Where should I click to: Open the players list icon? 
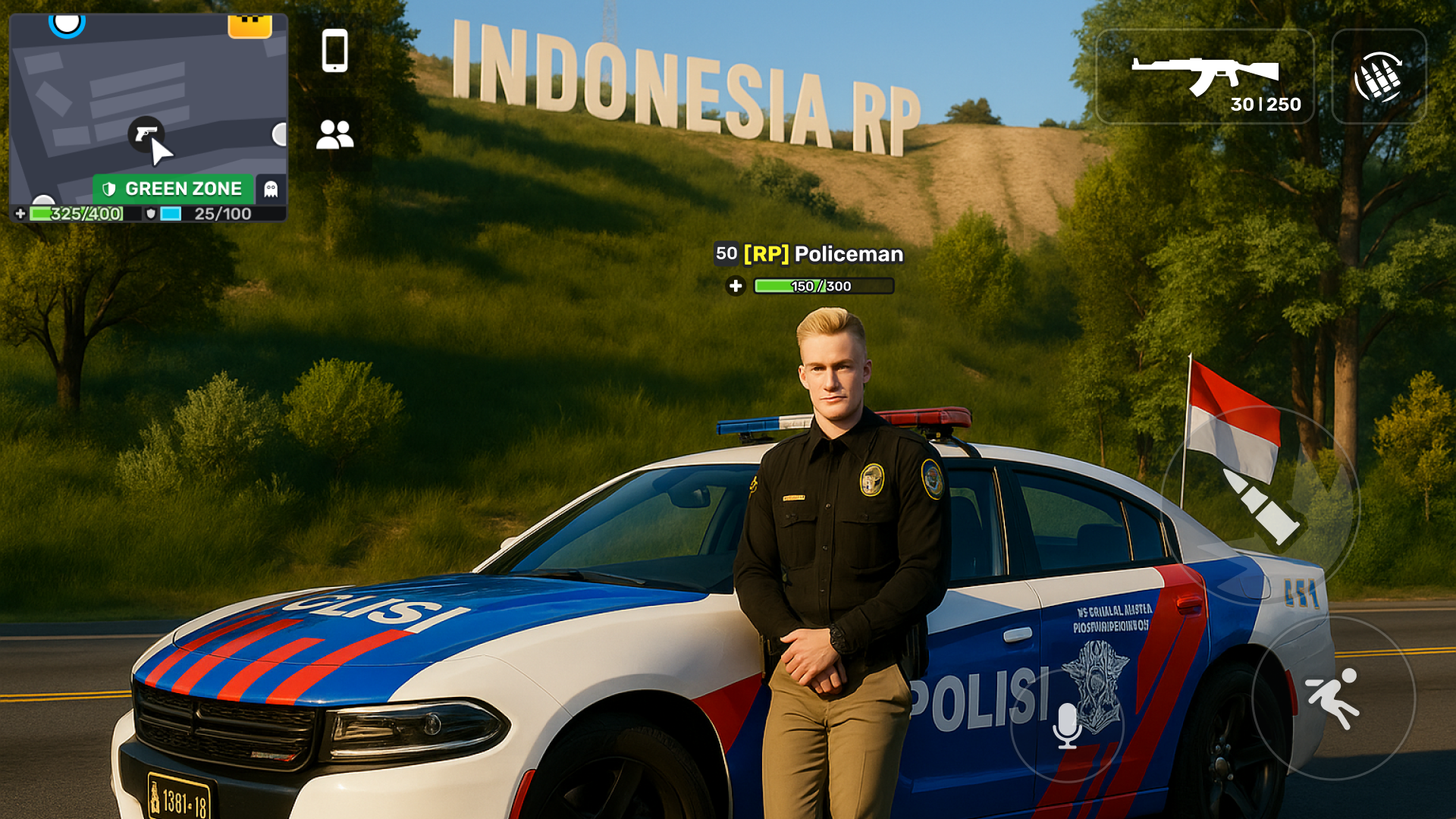pos(334,133)
